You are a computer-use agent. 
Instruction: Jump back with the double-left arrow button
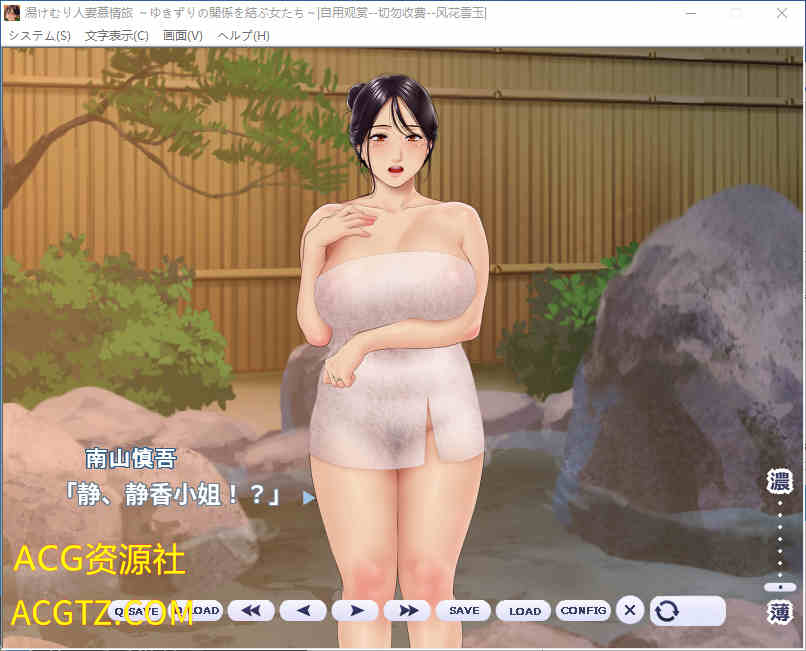coord(251,610)
